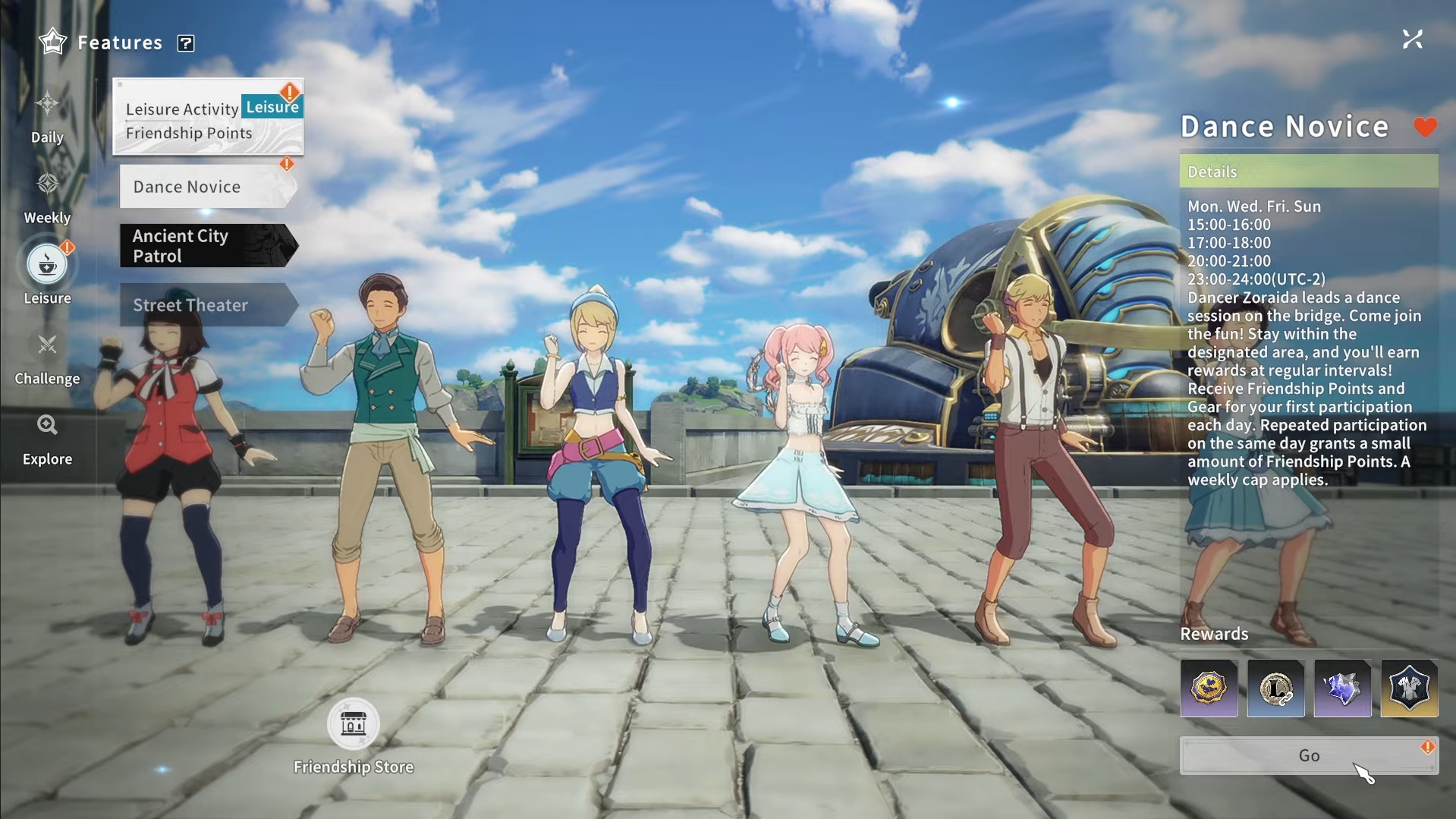The width and height of the screenshot is (1456, 819).
Task: Switch to the Explore tab
Action: coord(47,438)
